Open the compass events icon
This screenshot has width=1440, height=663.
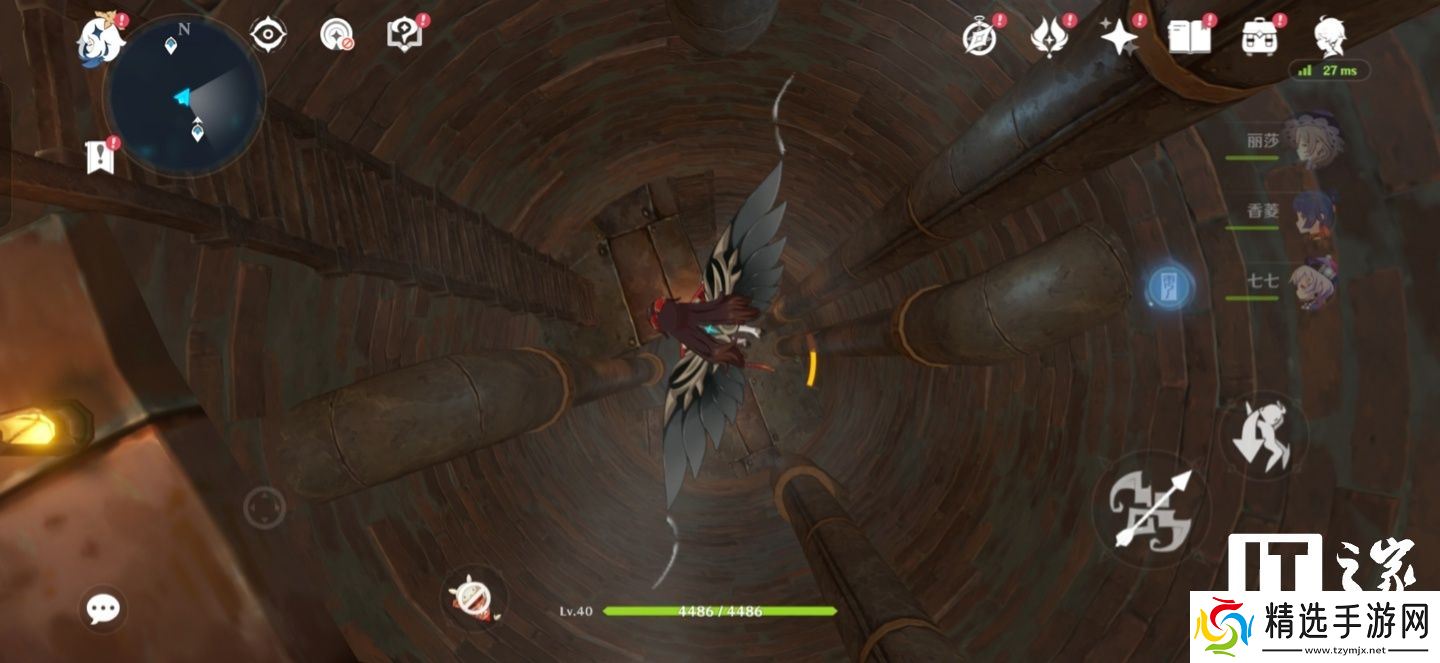[979, 37]
